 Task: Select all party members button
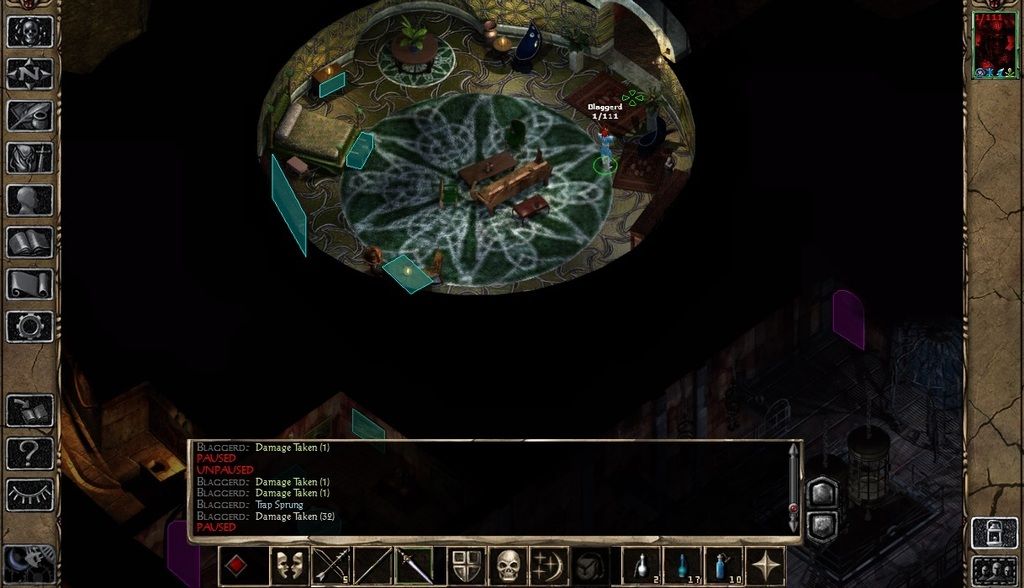coord(994,568)
